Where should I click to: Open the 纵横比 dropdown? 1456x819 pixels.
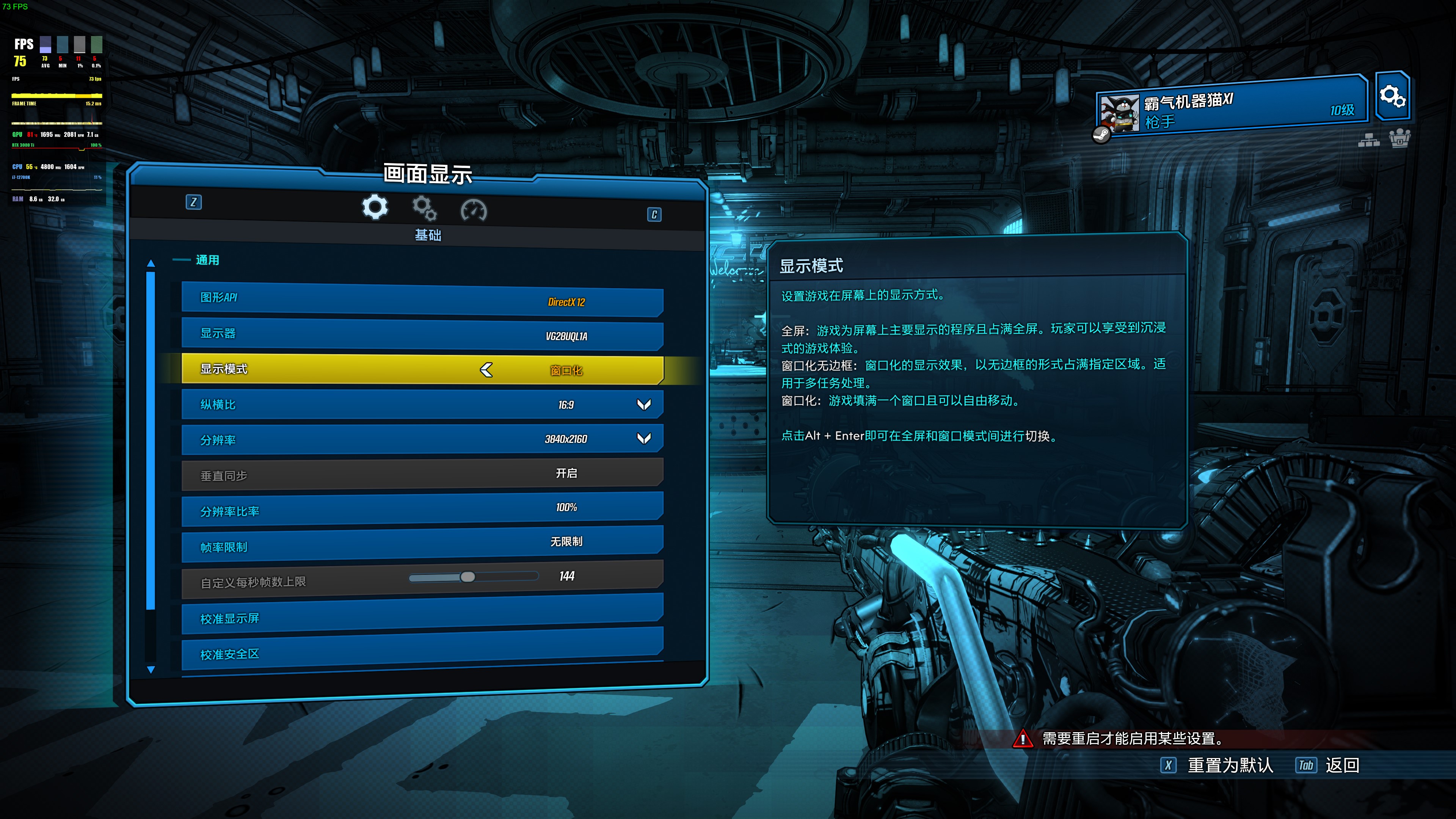[x=643, y=405]
